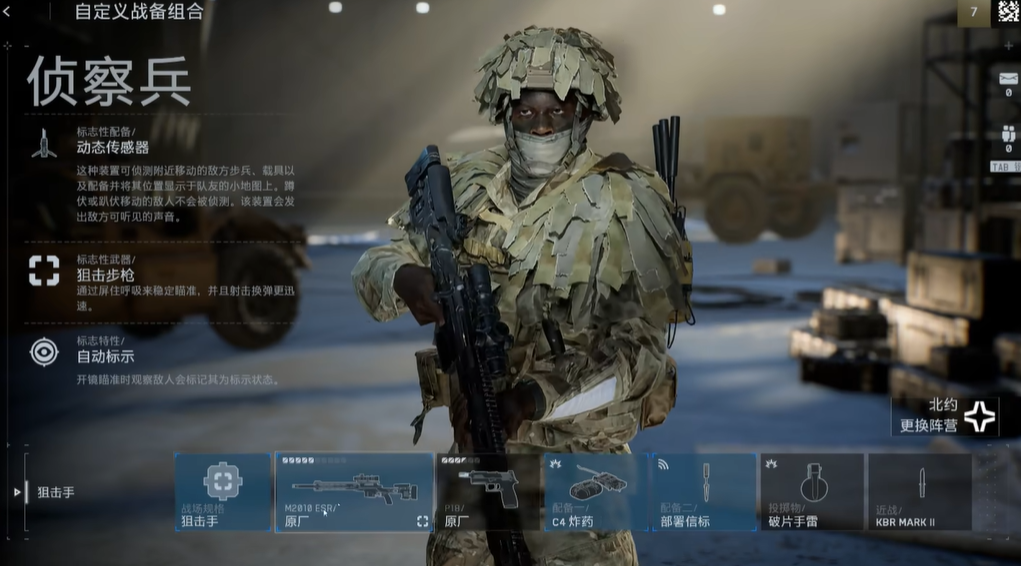Image resolution: width=1021 pixels, height=566 pixels.
Task: Open the mail envelope icon
Action: click(x=1007, y=78)
